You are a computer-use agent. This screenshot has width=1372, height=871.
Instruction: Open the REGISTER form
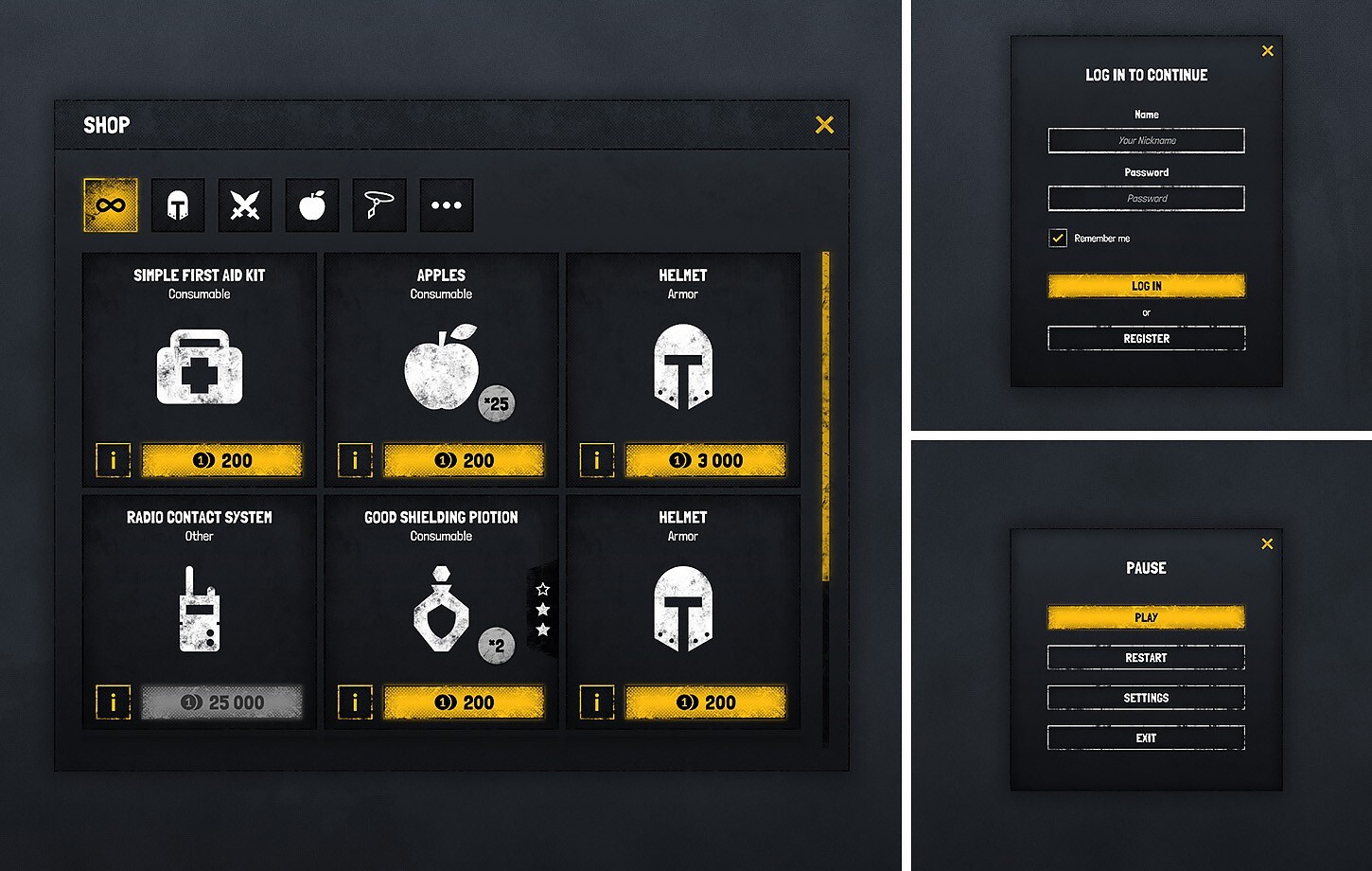click(1146, 338)
